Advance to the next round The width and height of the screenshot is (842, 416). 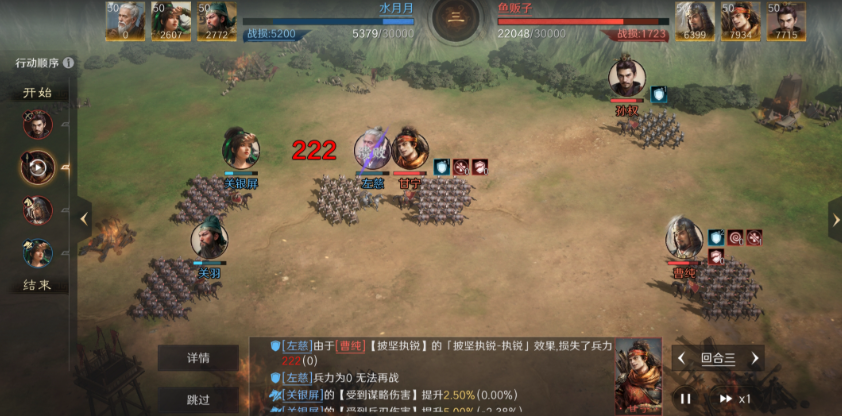pyautogui.click(x=755, y=358)
